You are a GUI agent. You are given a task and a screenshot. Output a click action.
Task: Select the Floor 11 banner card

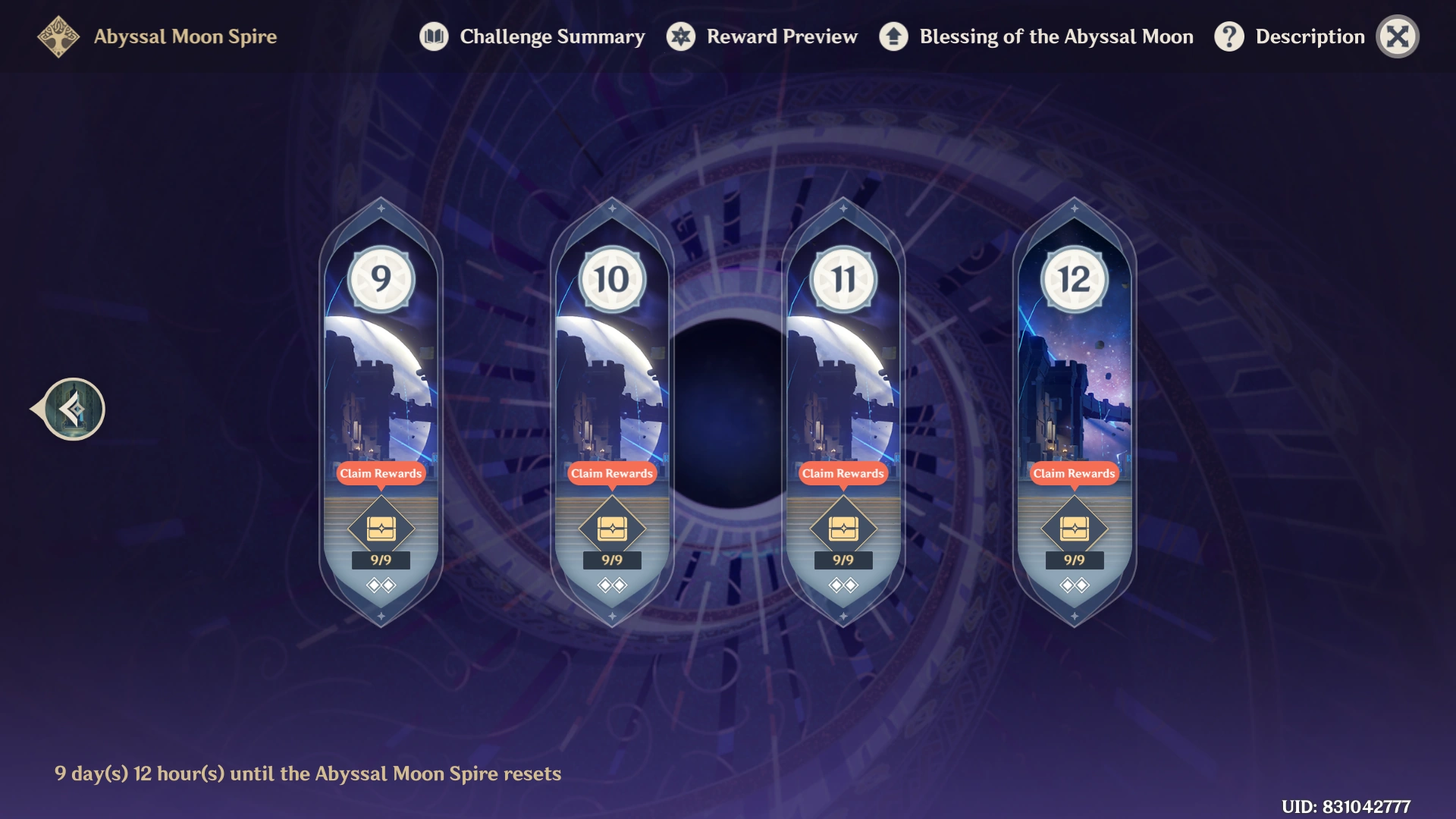[843, 356]
